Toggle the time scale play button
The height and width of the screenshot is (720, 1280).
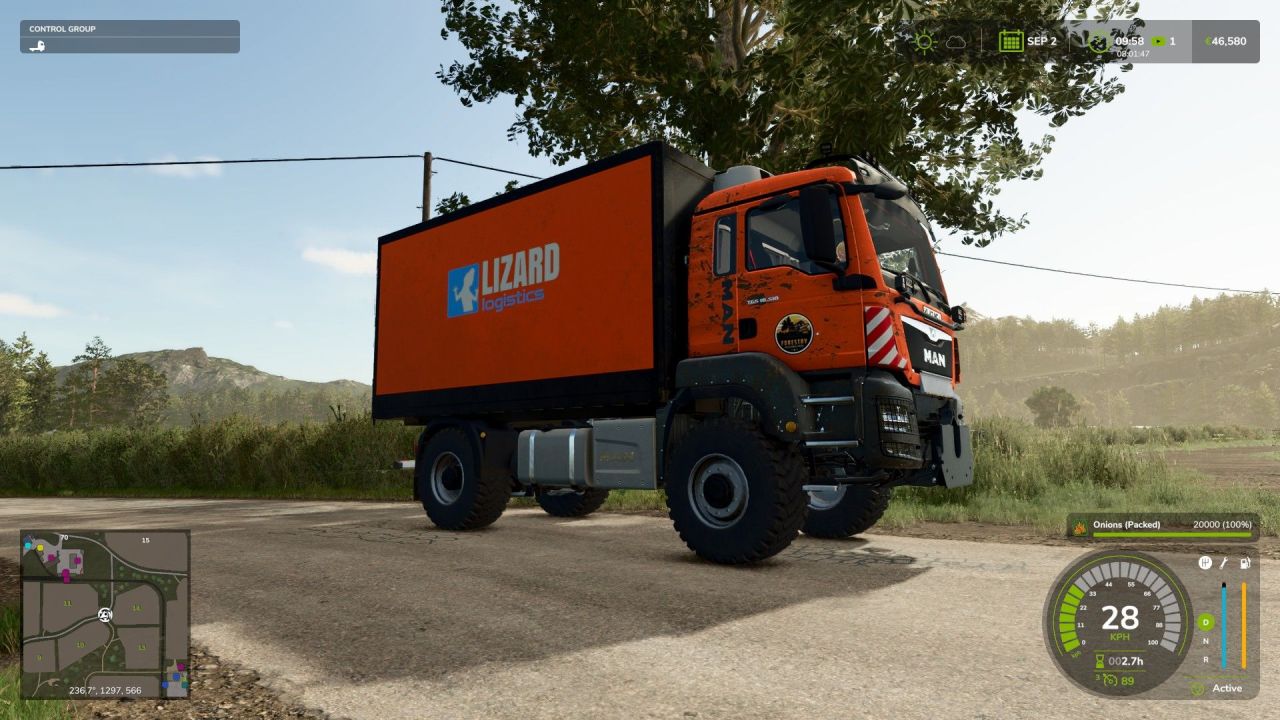click(1158, 40)
